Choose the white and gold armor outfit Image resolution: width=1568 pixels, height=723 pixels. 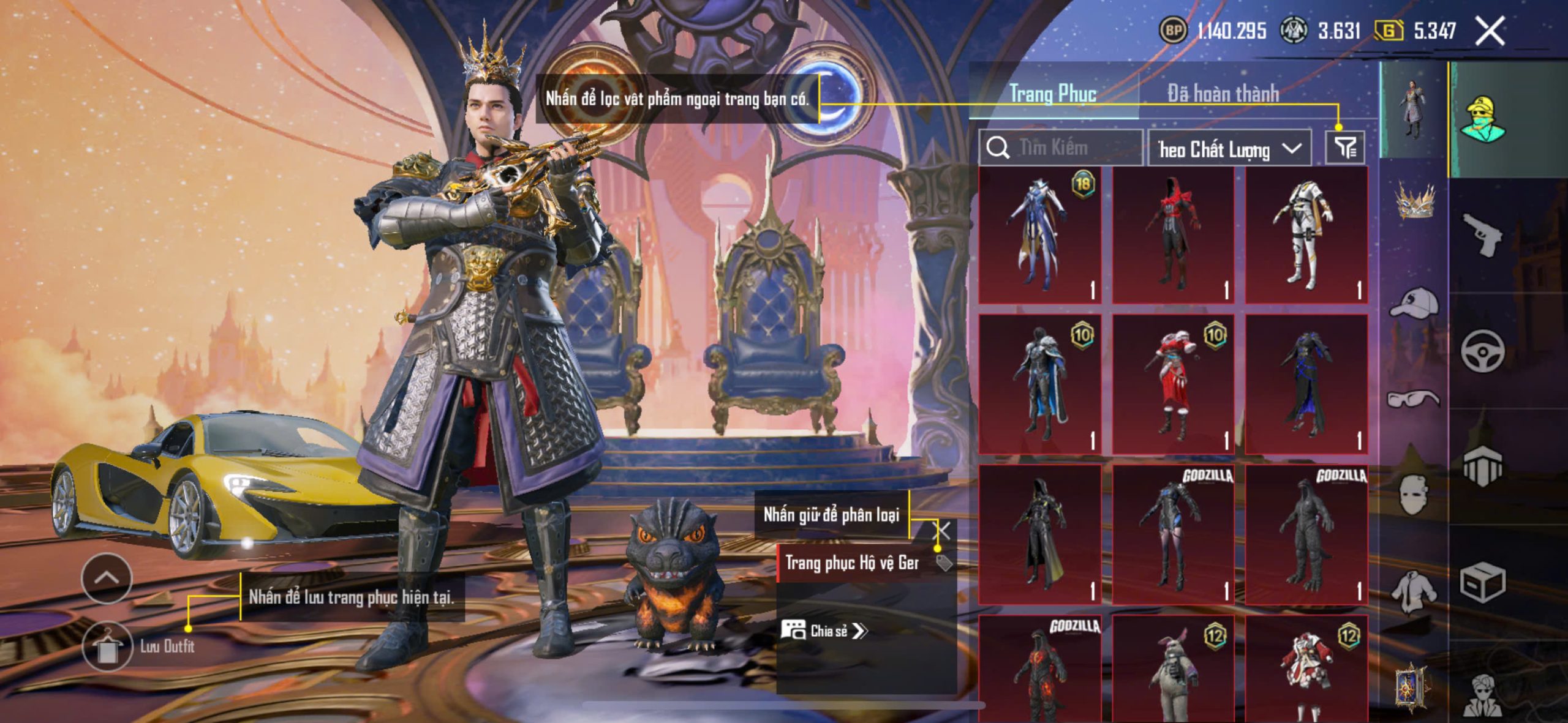1306,235
